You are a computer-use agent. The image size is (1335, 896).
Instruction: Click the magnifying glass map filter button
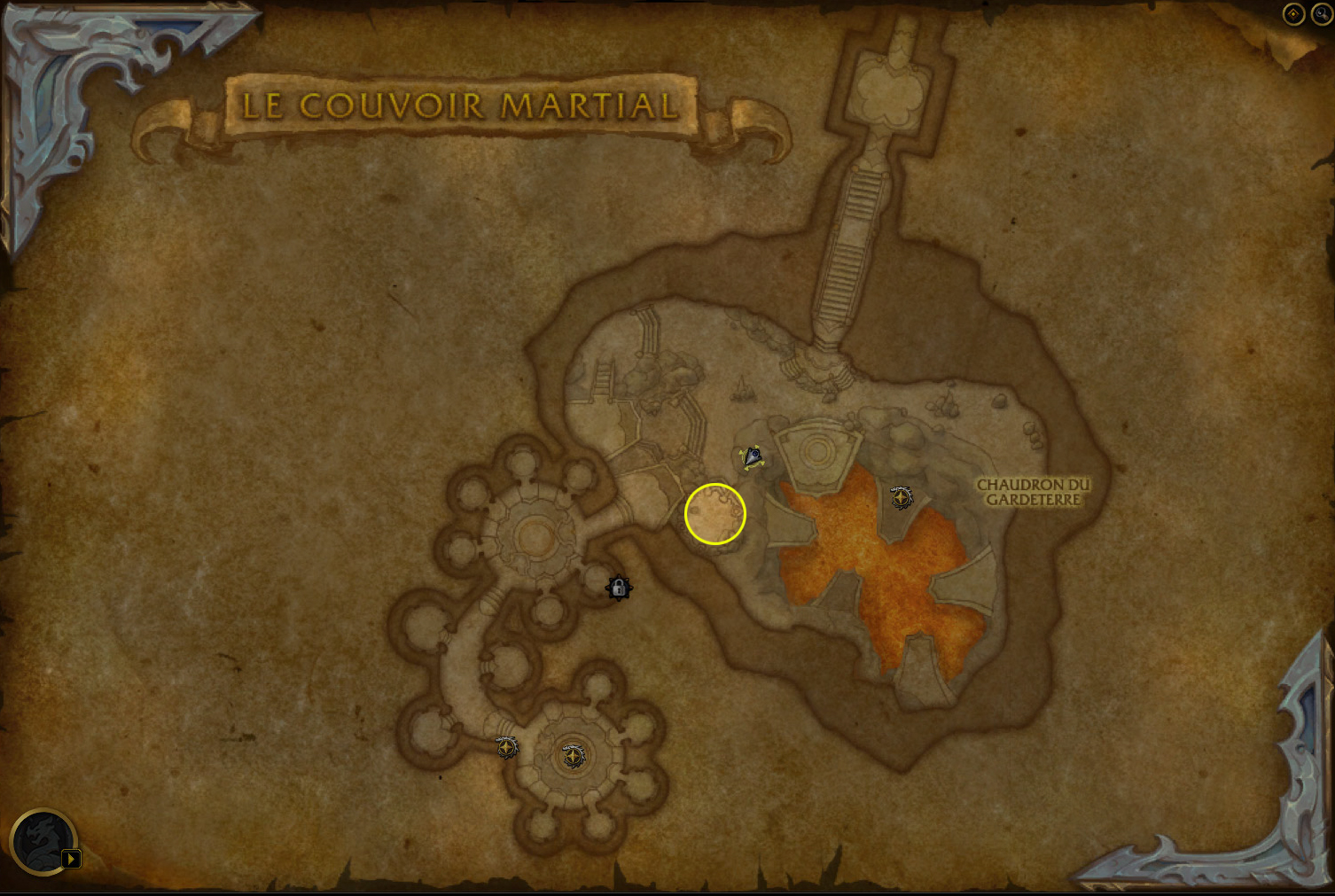point(1322,14)
